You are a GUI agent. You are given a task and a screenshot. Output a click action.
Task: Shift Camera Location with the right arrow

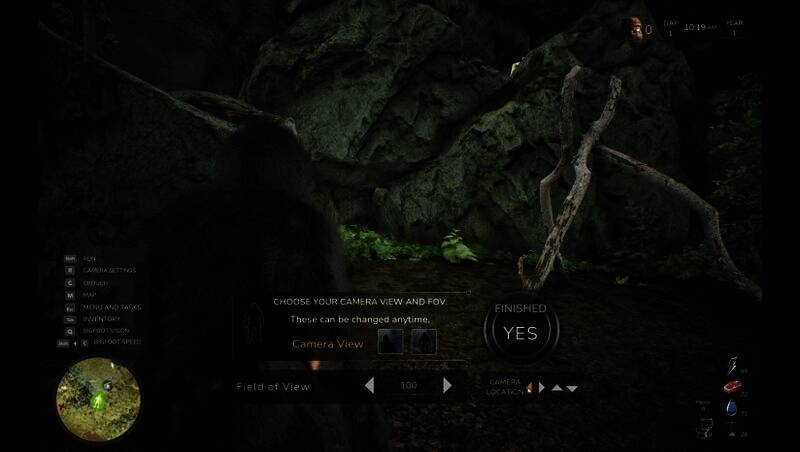click(x=542, y=387)
